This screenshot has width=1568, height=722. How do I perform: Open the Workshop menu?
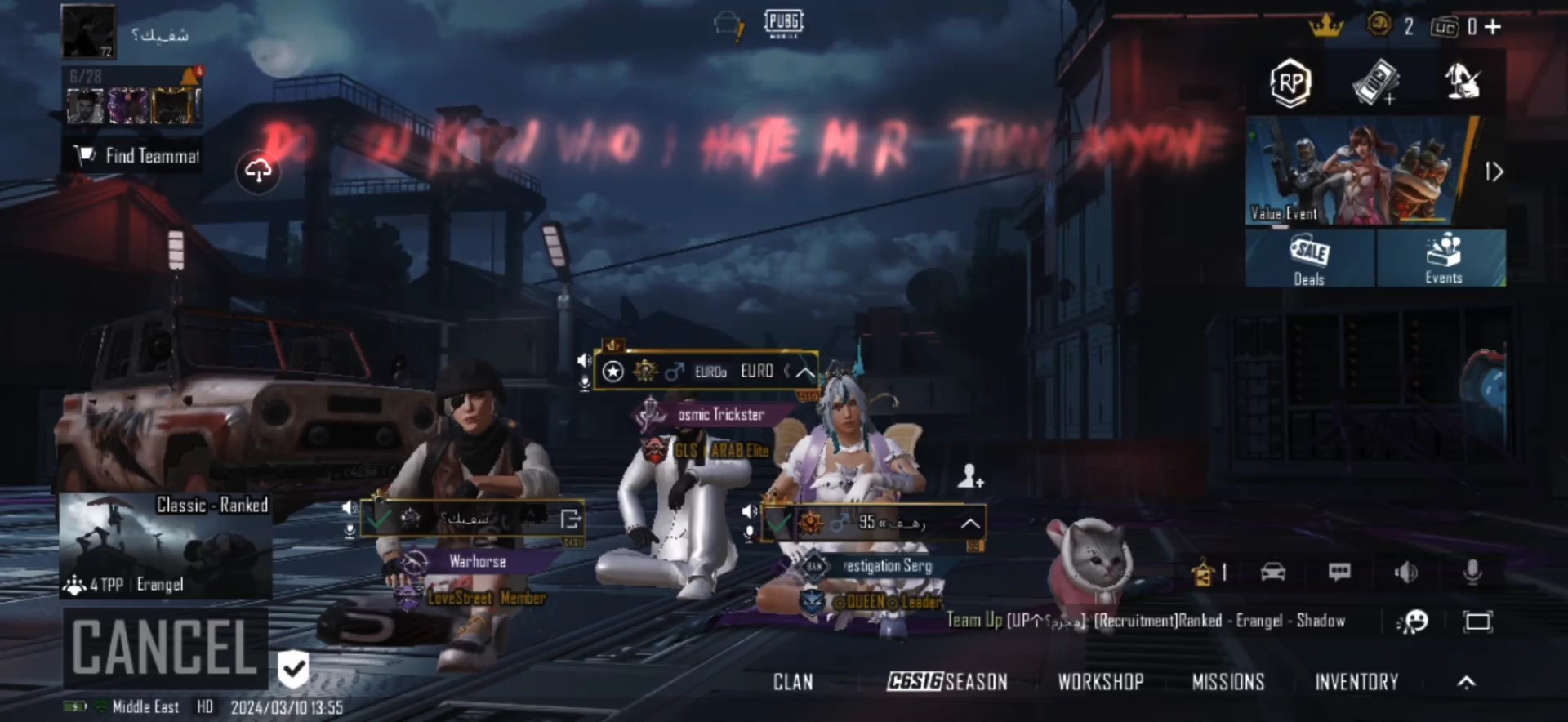point(1101,682)
